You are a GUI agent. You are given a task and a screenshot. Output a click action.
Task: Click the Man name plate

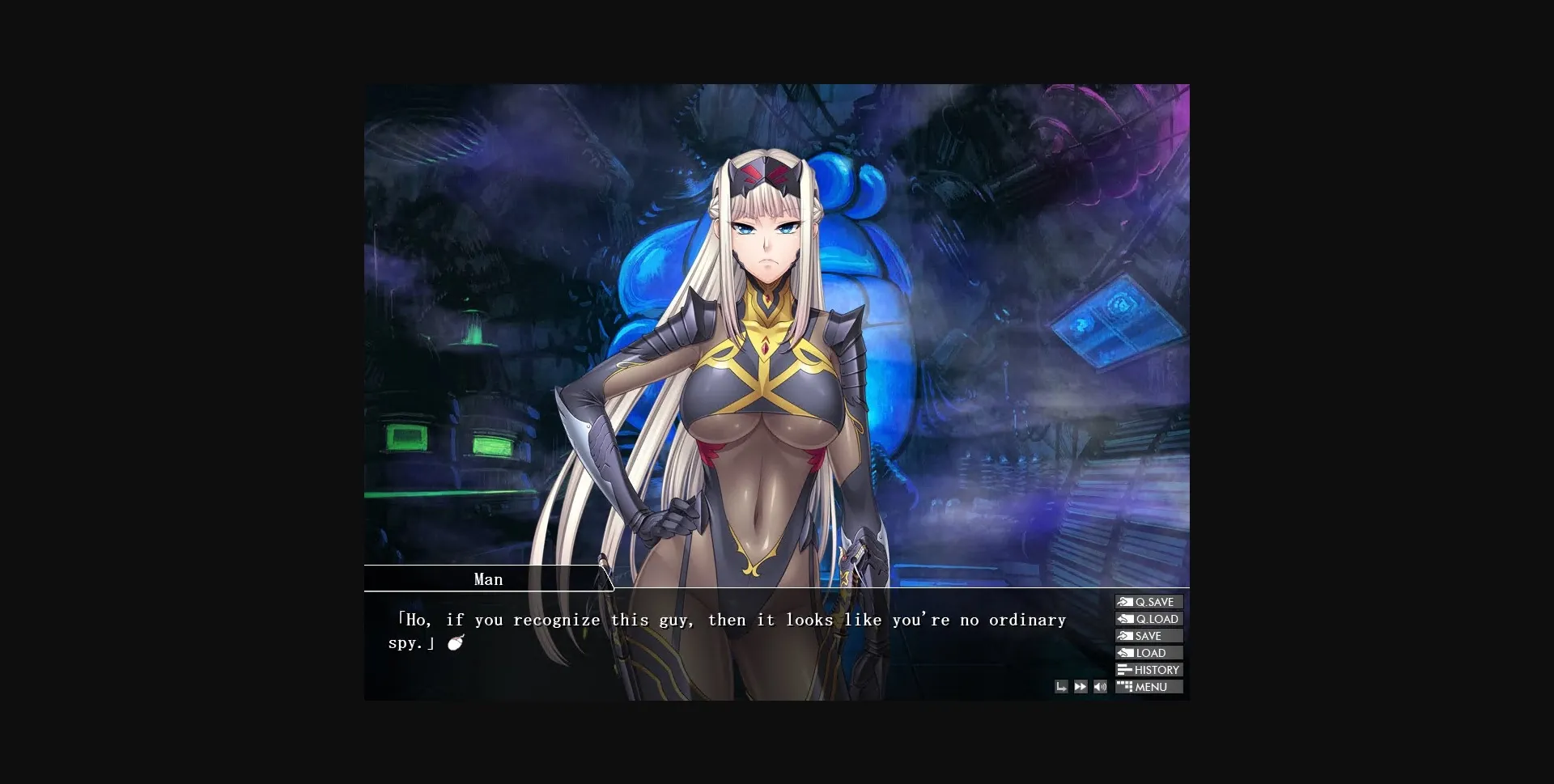tap(487, 578)
